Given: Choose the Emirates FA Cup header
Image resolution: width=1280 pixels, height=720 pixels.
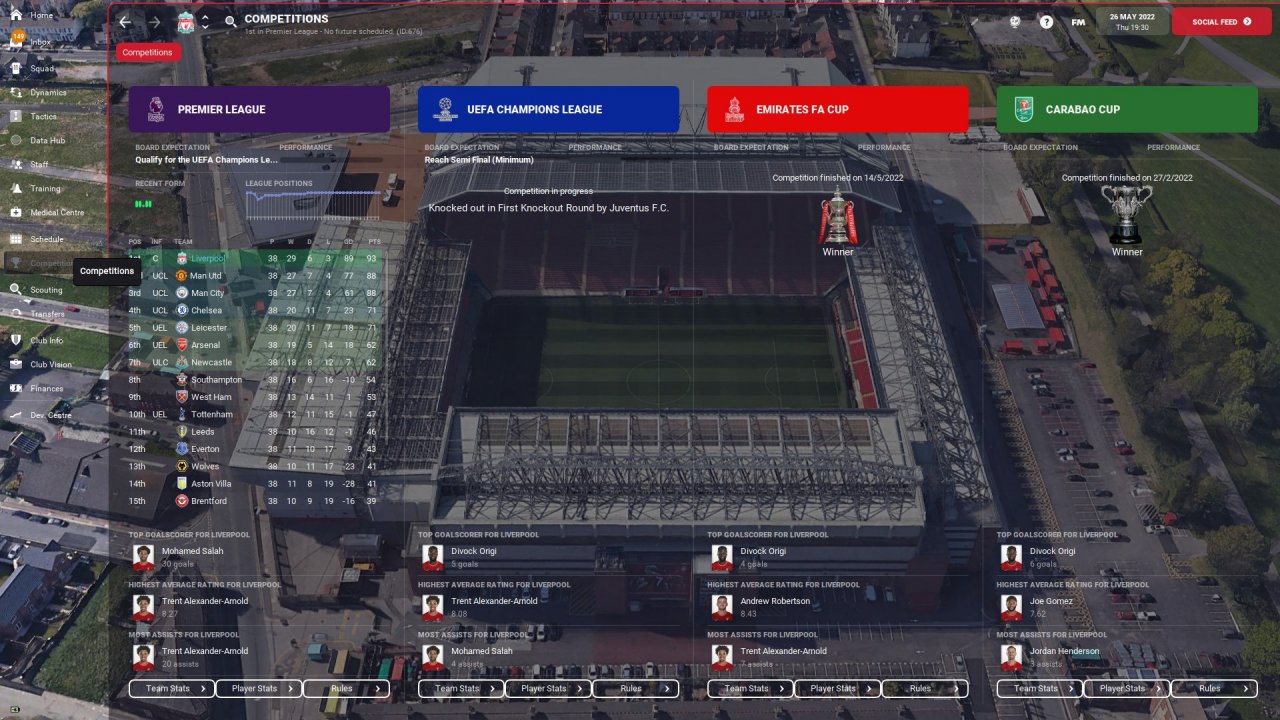Looking at the screenshot, I should click(x=837, y=109).
